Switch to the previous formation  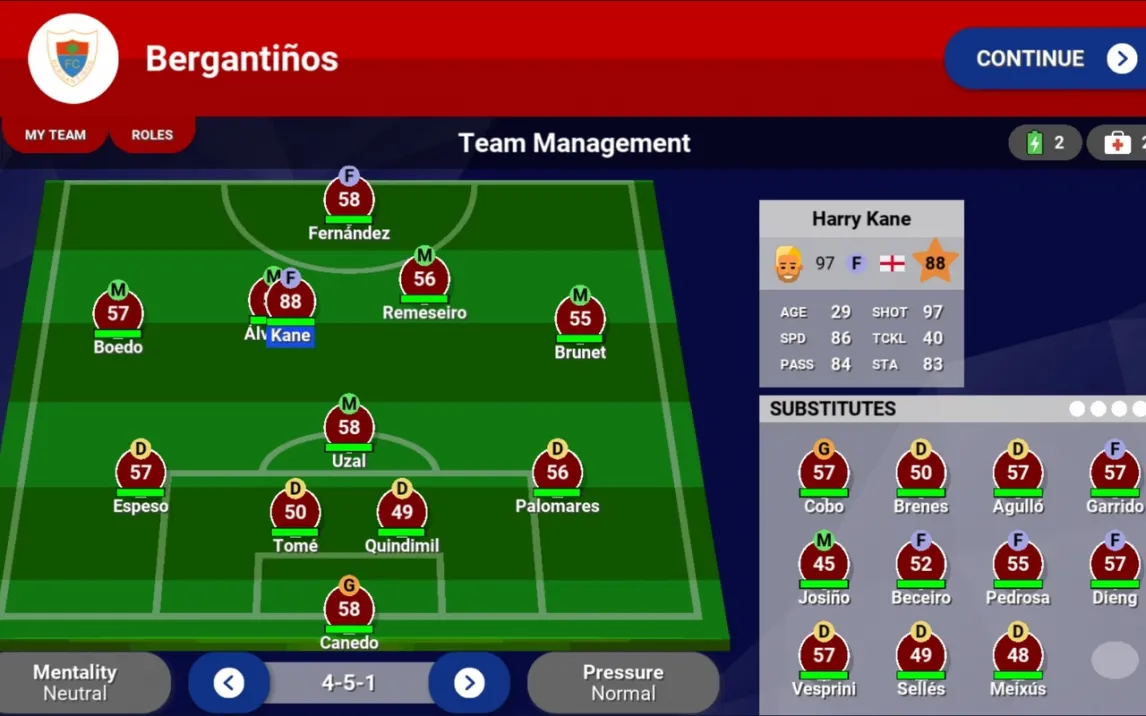(229, 683)
